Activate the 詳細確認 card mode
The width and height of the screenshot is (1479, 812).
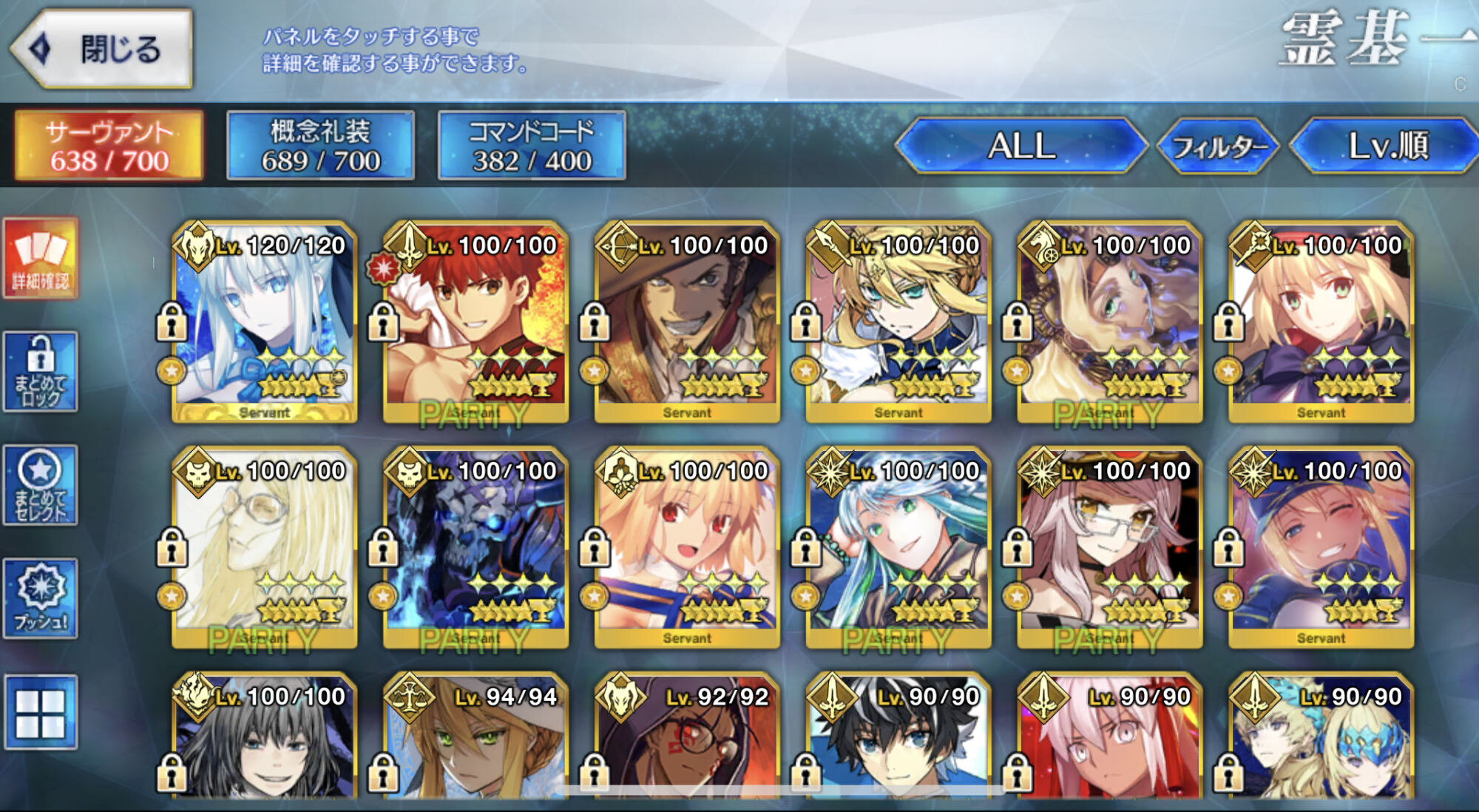pyautogui.click(x=41, y=259)
